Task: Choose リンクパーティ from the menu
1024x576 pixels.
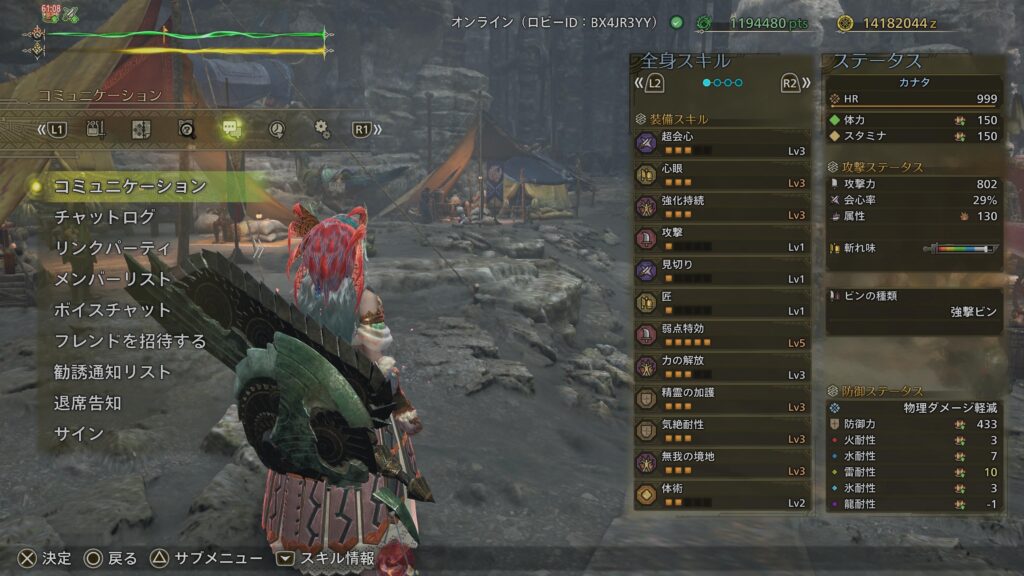Action: pos(112,248)
